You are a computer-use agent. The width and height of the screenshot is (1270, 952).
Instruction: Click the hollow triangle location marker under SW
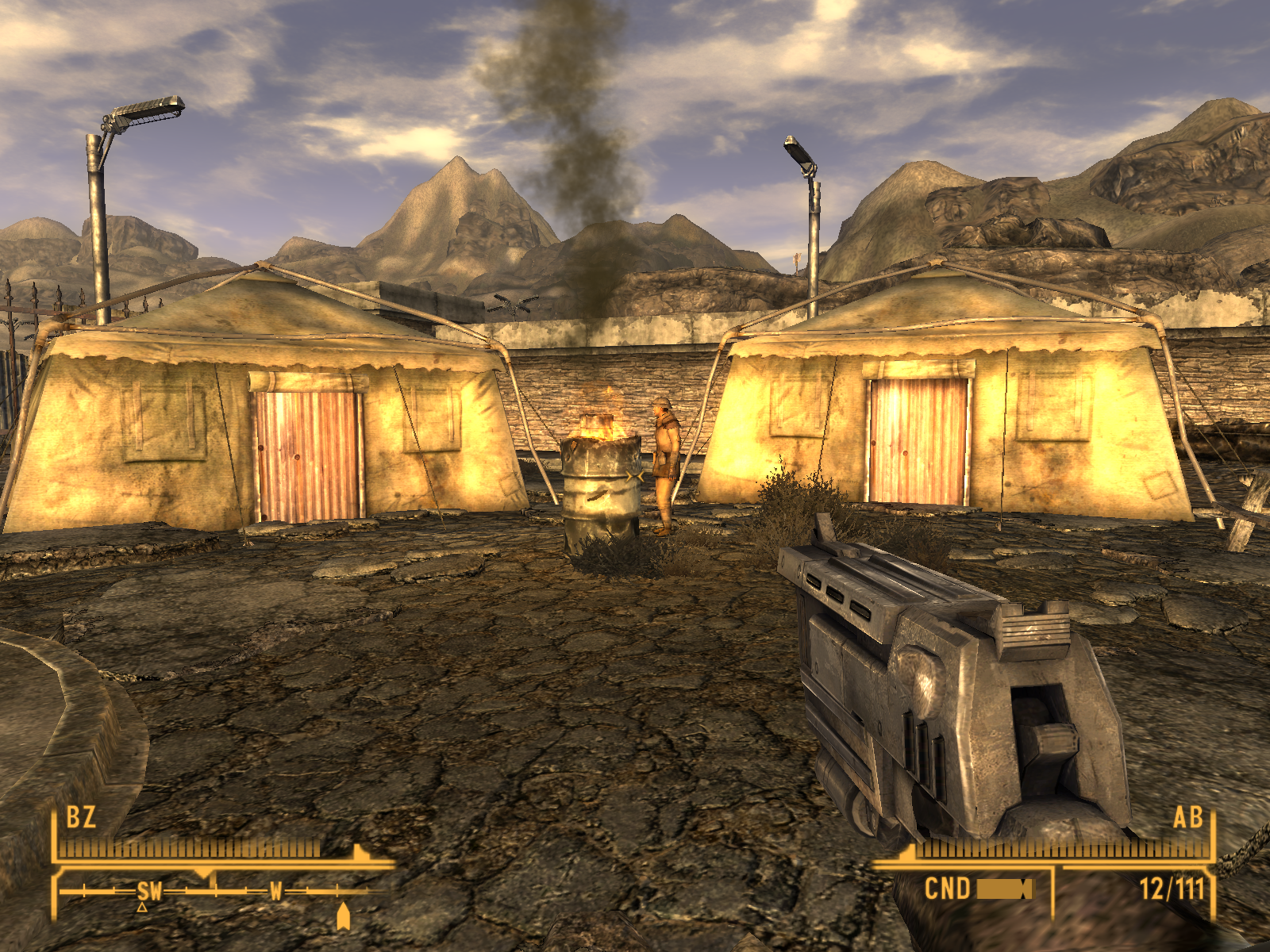tap(142, 907)
